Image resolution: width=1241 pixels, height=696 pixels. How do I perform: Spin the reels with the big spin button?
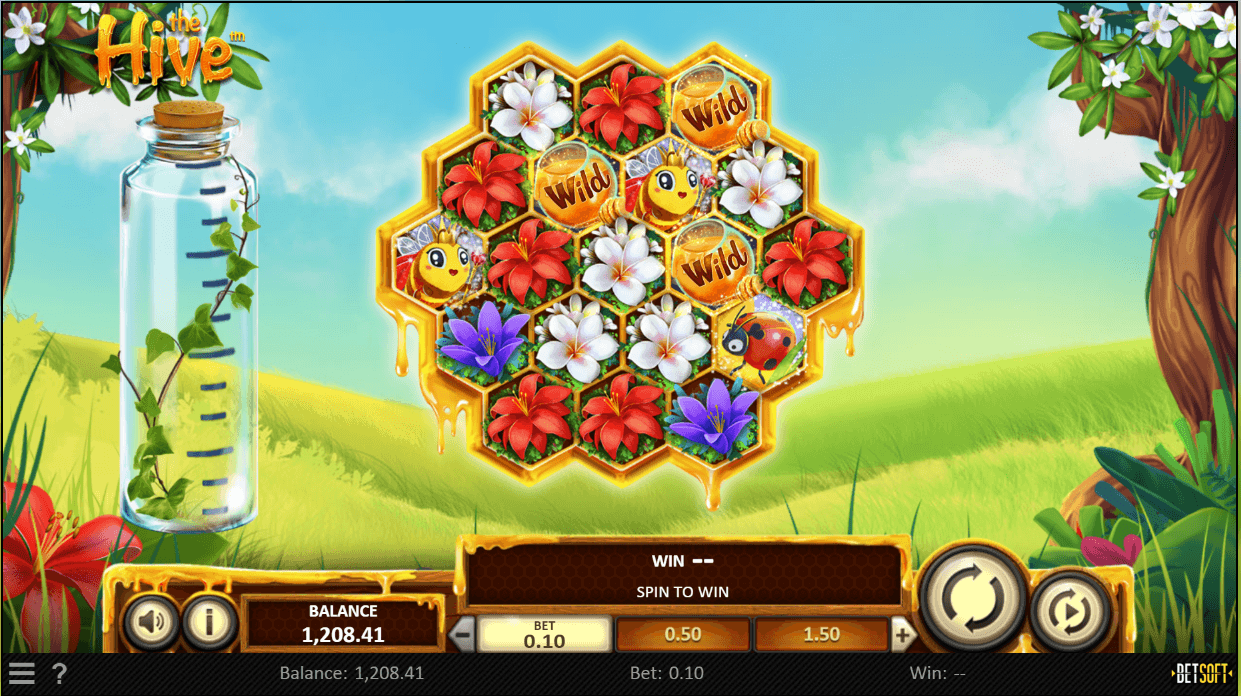[972, 598]
